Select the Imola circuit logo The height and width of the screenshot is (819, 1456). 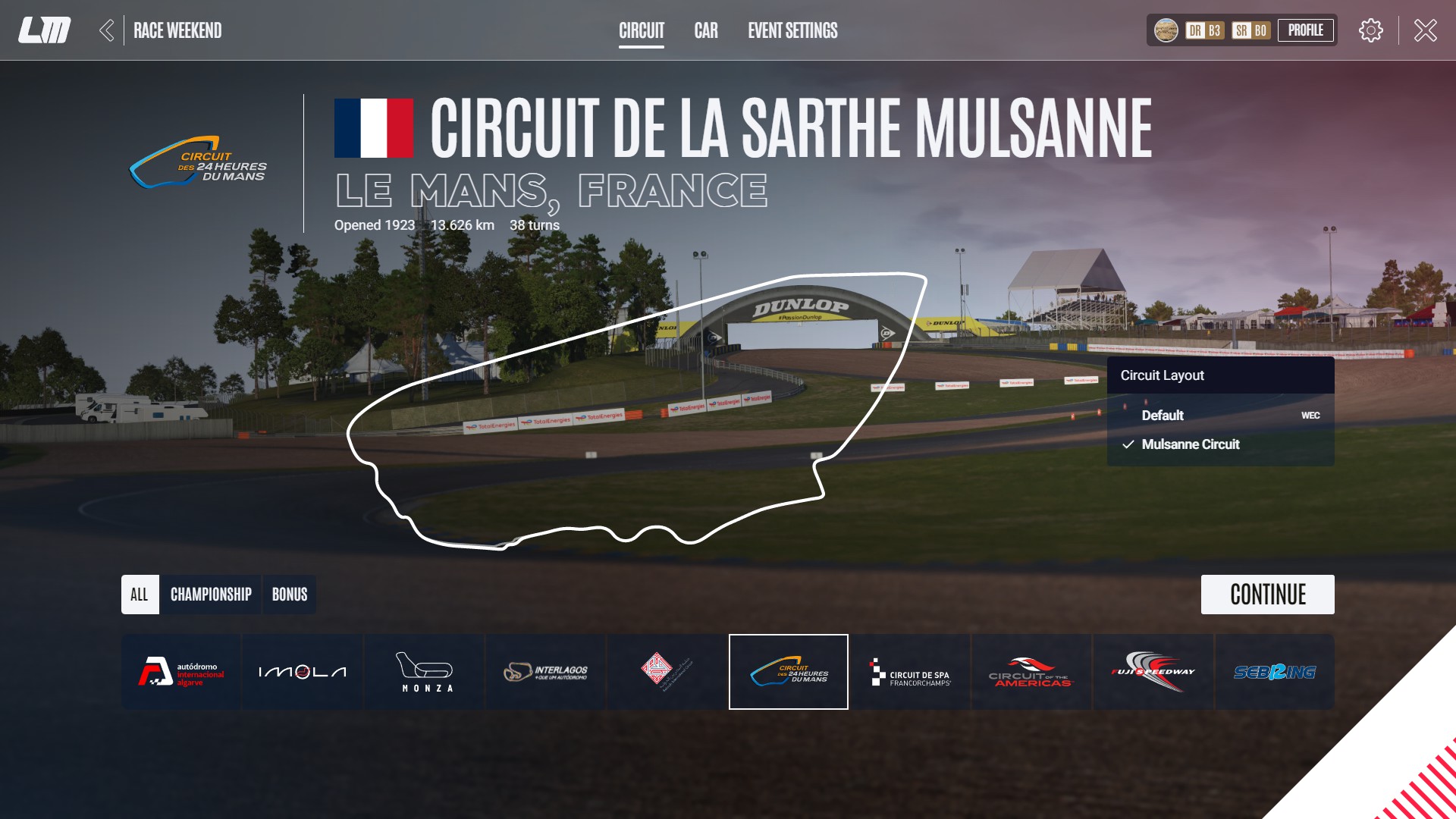point(301,671)
